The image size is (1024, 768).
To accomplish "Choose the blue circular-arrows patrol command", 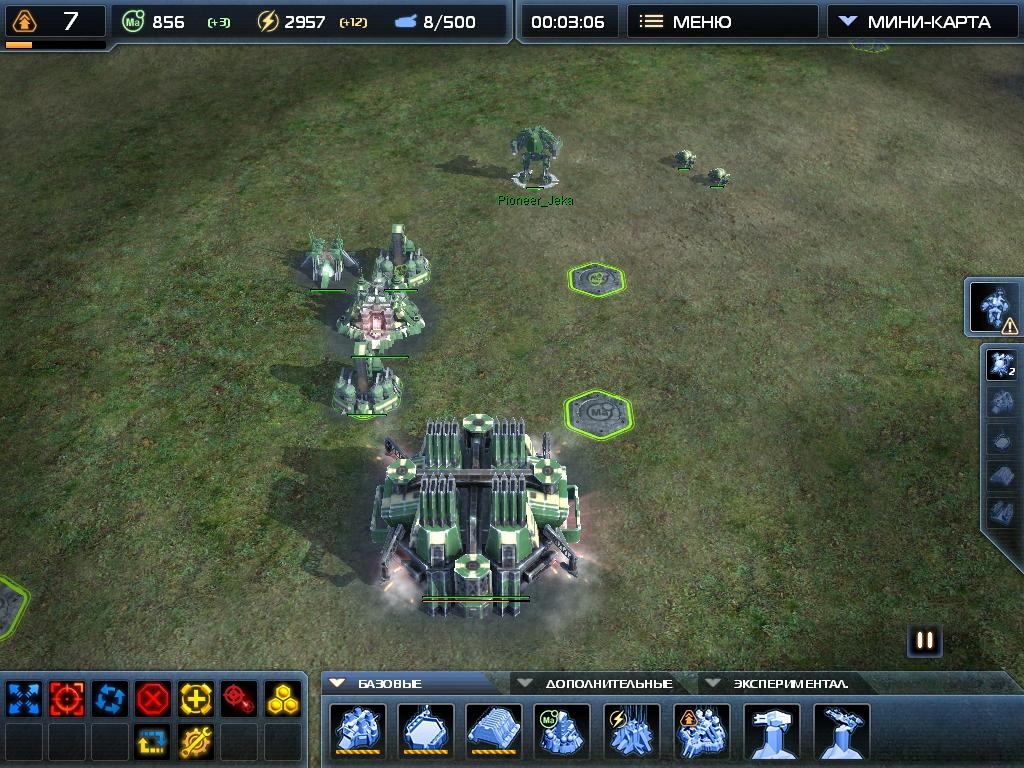I will click(110, 698).
